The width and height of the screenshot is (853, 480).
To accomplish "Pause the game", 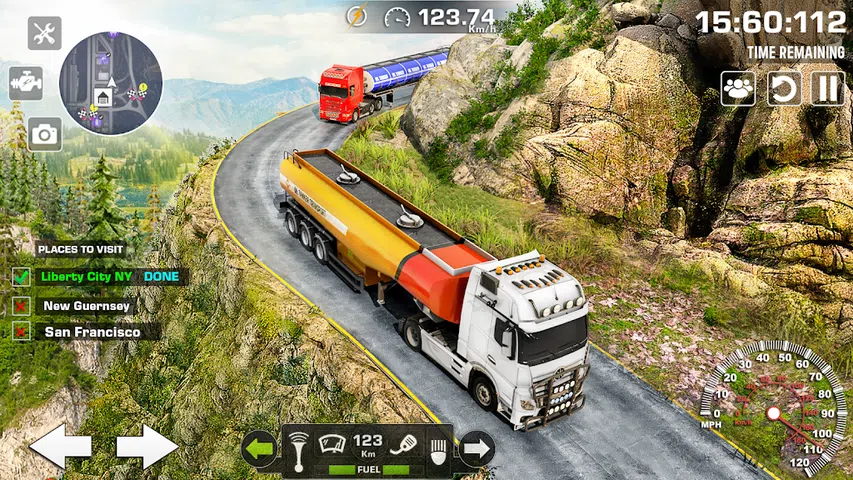I will coord(827,88).
